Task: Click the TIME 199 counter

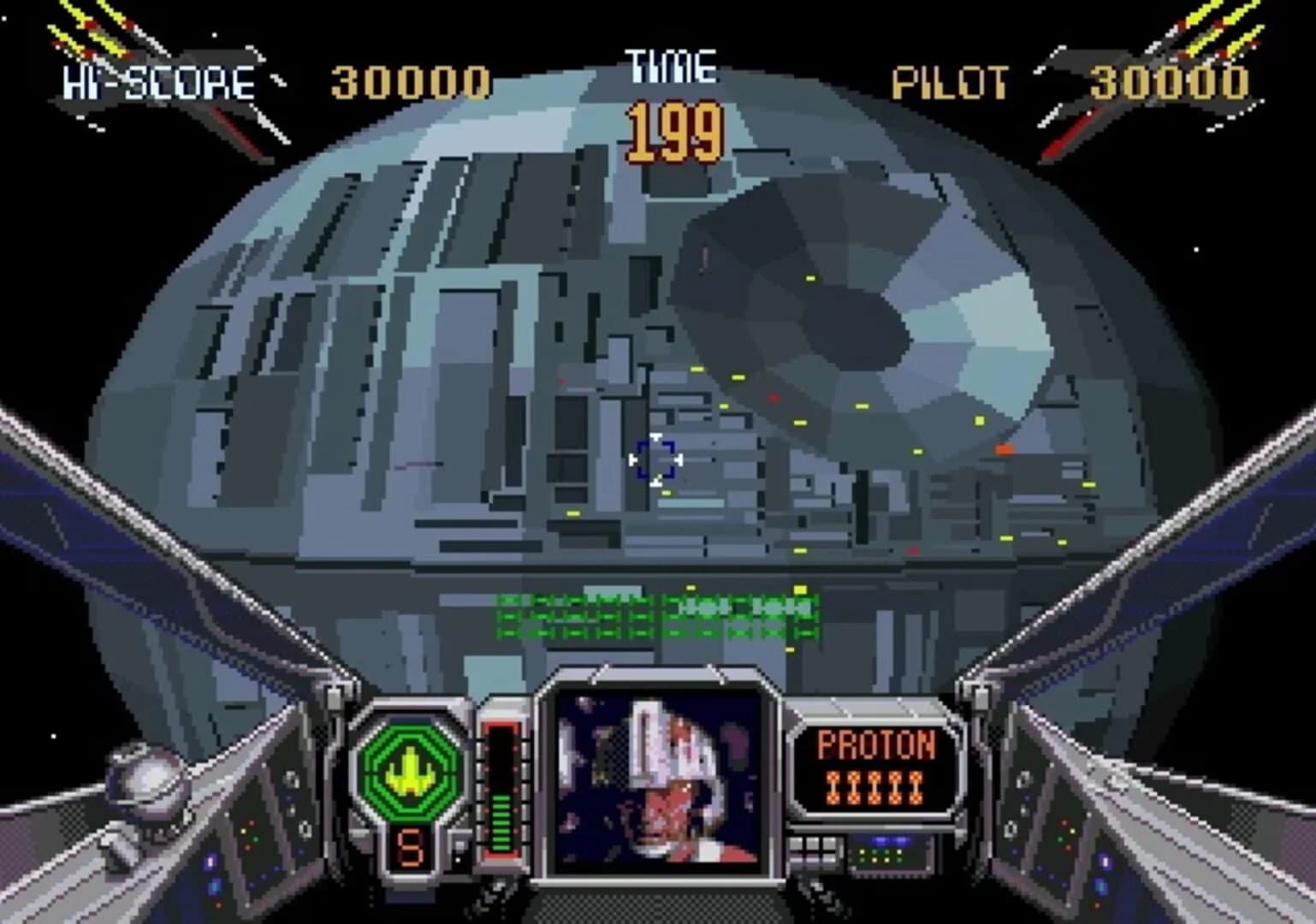Action: pos(673,128)
